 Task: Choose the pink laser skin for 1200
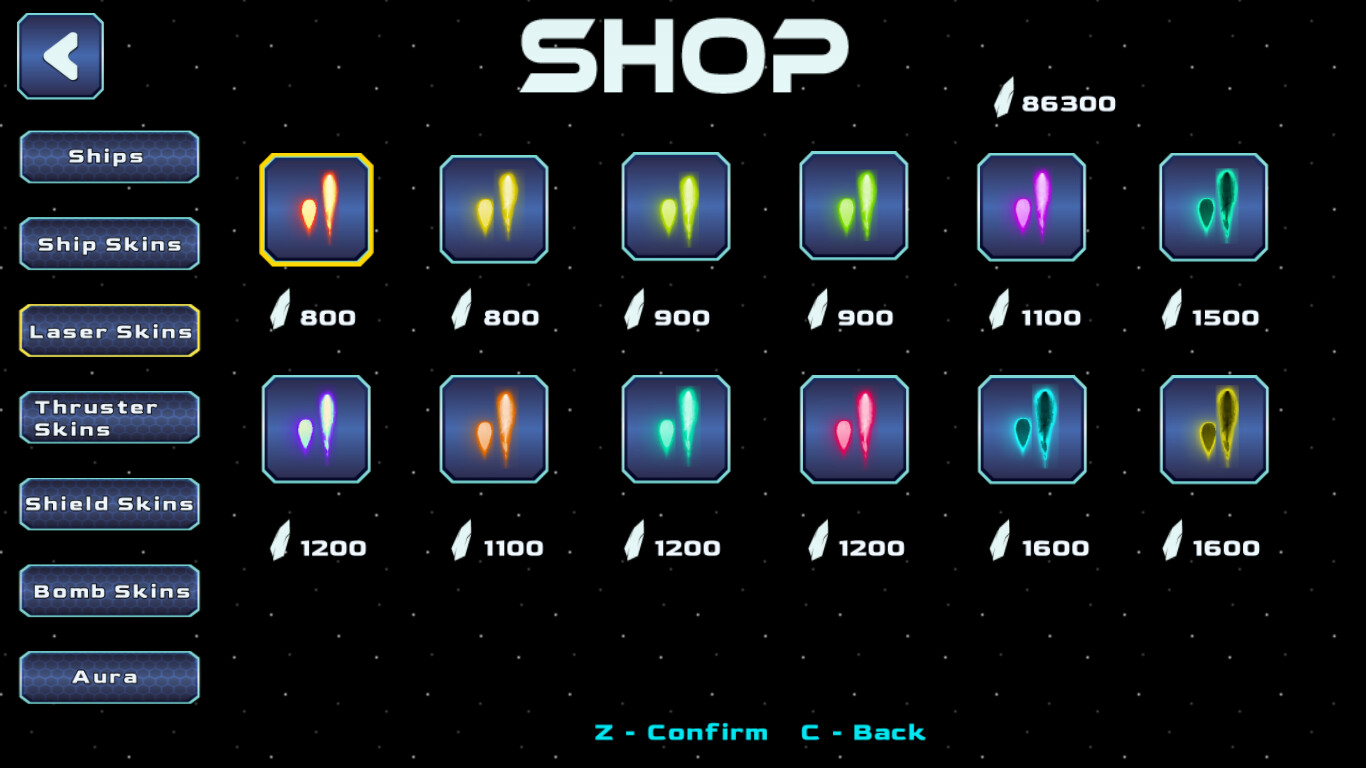point(853,430)
